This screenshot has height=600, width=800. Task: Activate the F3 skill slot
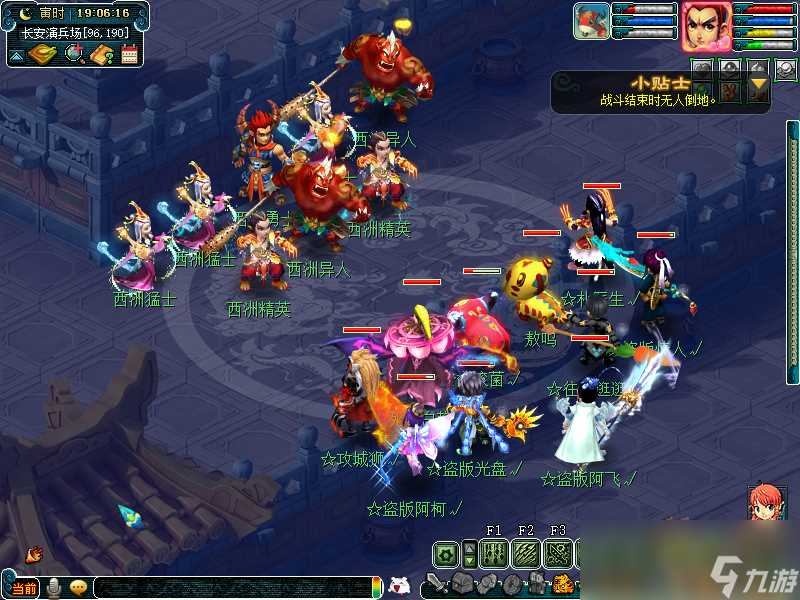(x=558, y=553)
